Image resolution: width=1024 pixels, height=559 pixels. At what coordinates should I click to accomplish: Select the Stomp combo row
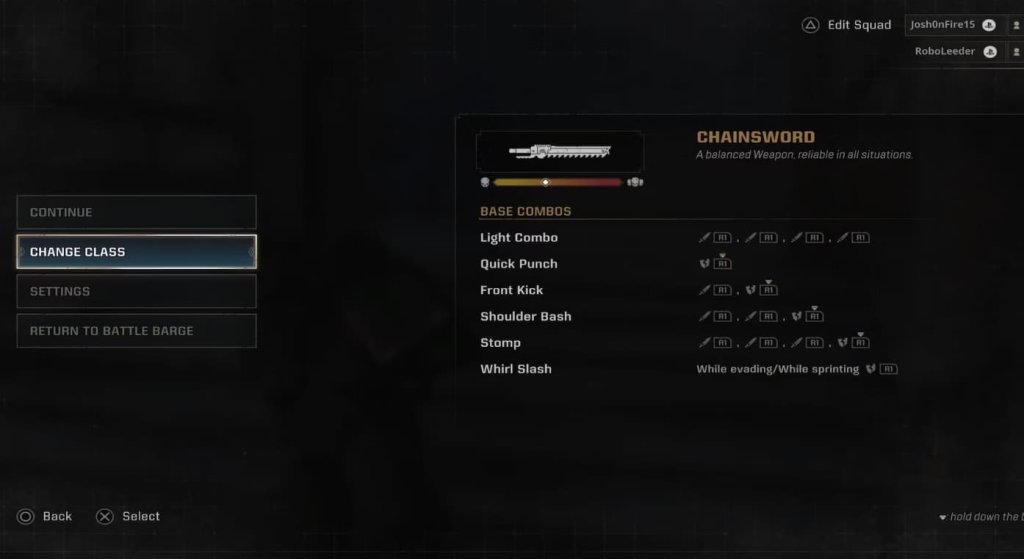coord(501,342)
